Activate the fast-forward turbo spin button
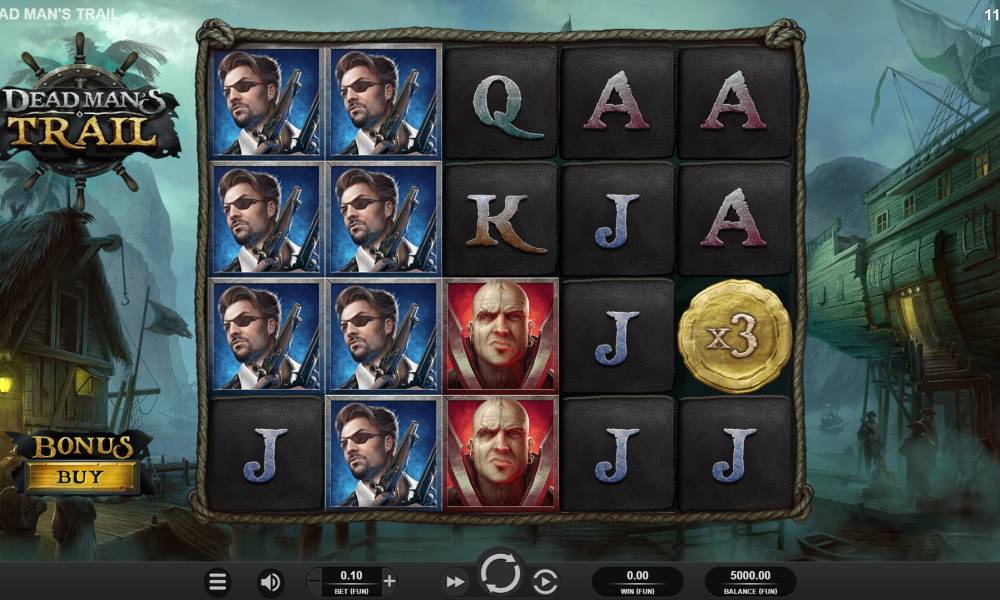 [x=455, y=581]
